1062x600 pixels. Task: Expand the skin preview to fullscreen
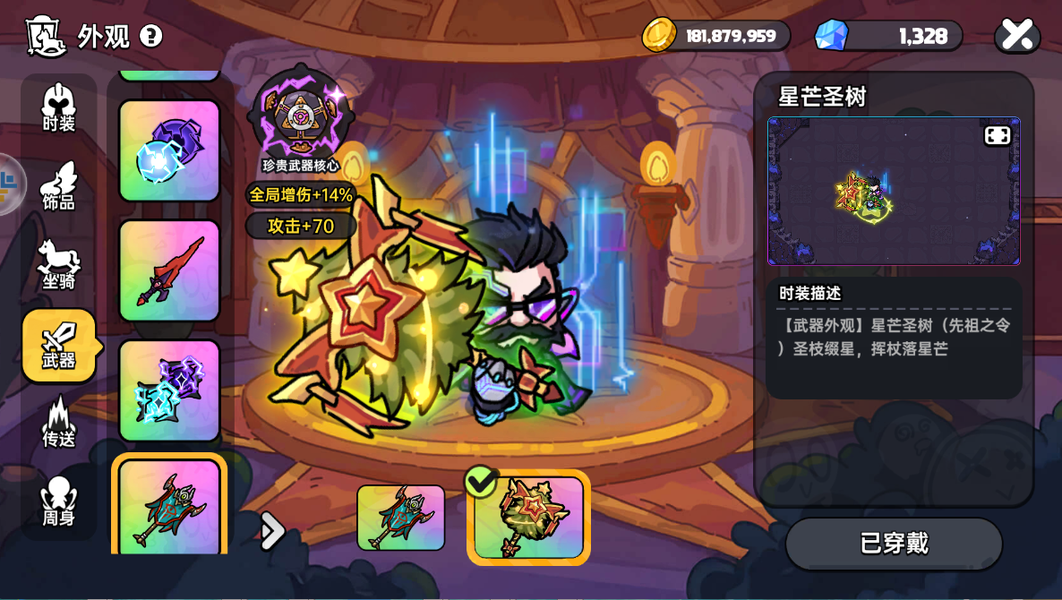coord(997,135)
